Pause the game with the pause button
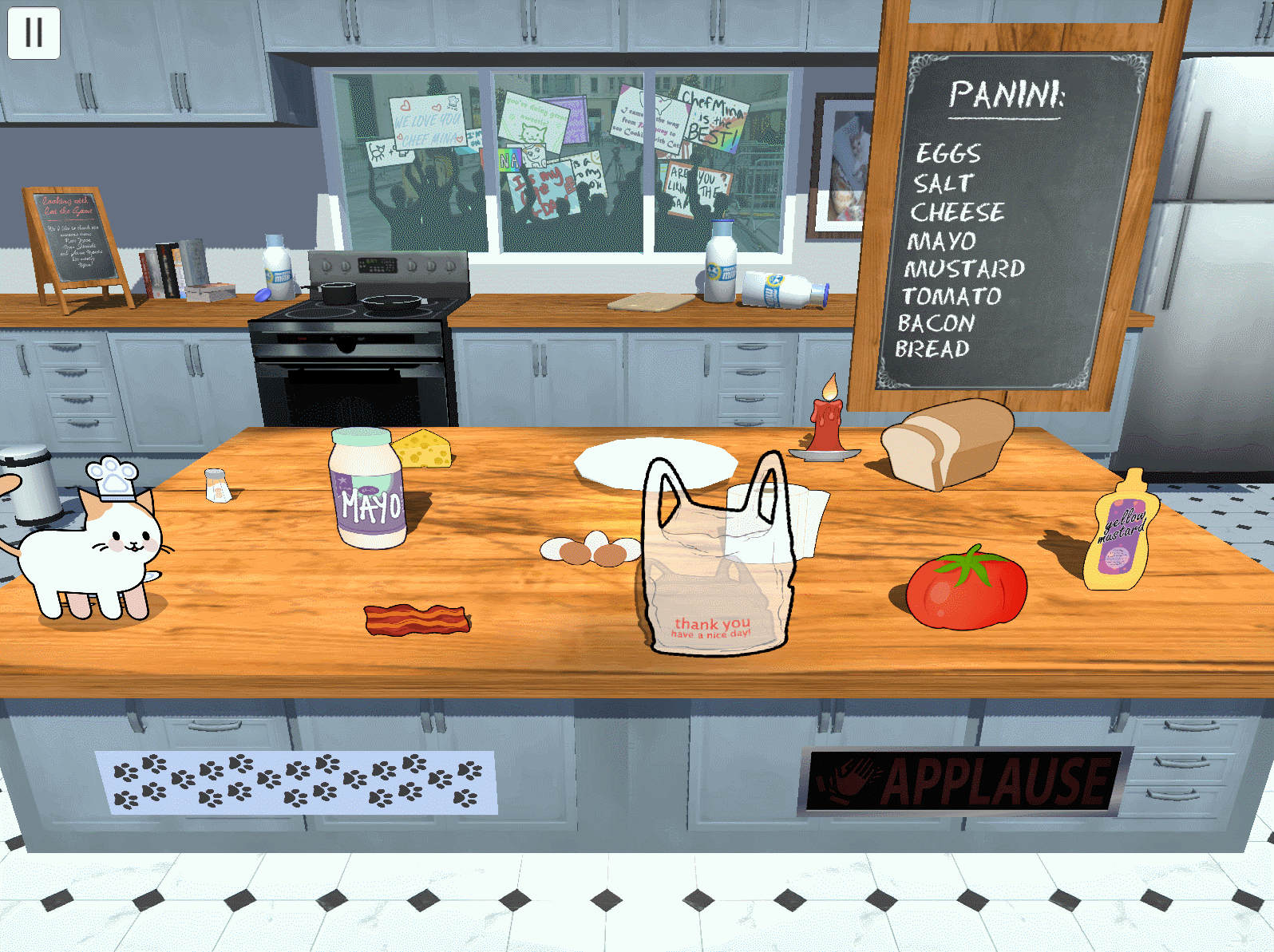Viewport: 1274px width, 952px height. click(34, 33)
